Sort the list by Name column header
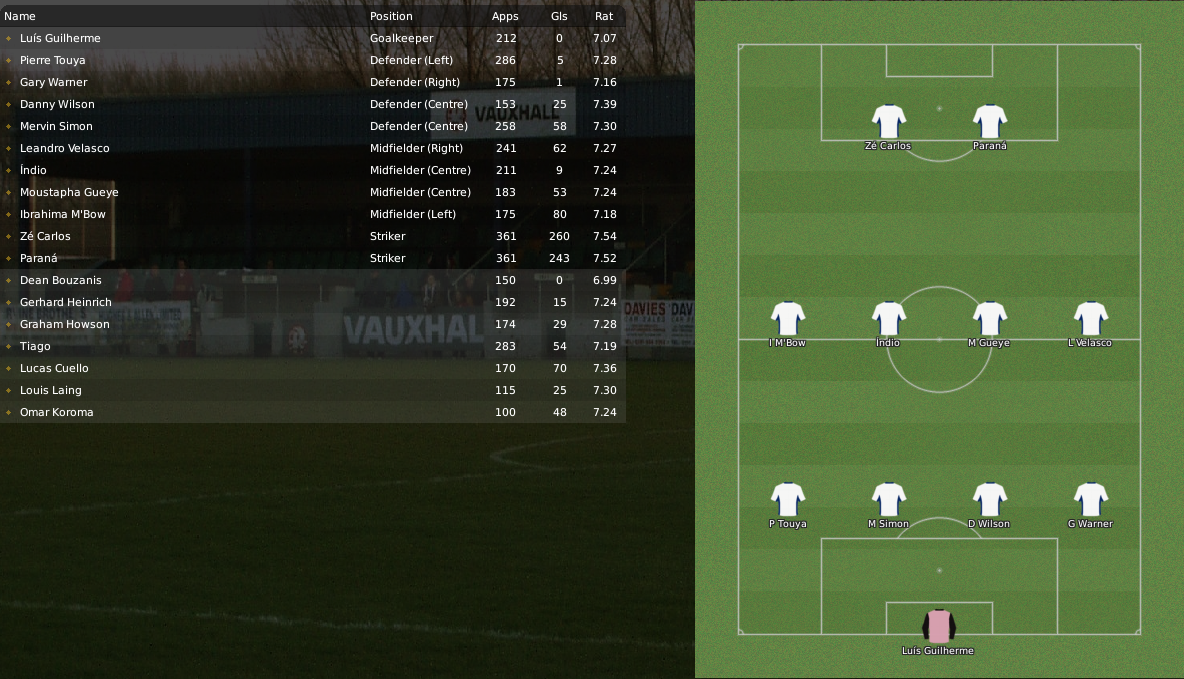 pyautogui.click(x=20, y=16)
